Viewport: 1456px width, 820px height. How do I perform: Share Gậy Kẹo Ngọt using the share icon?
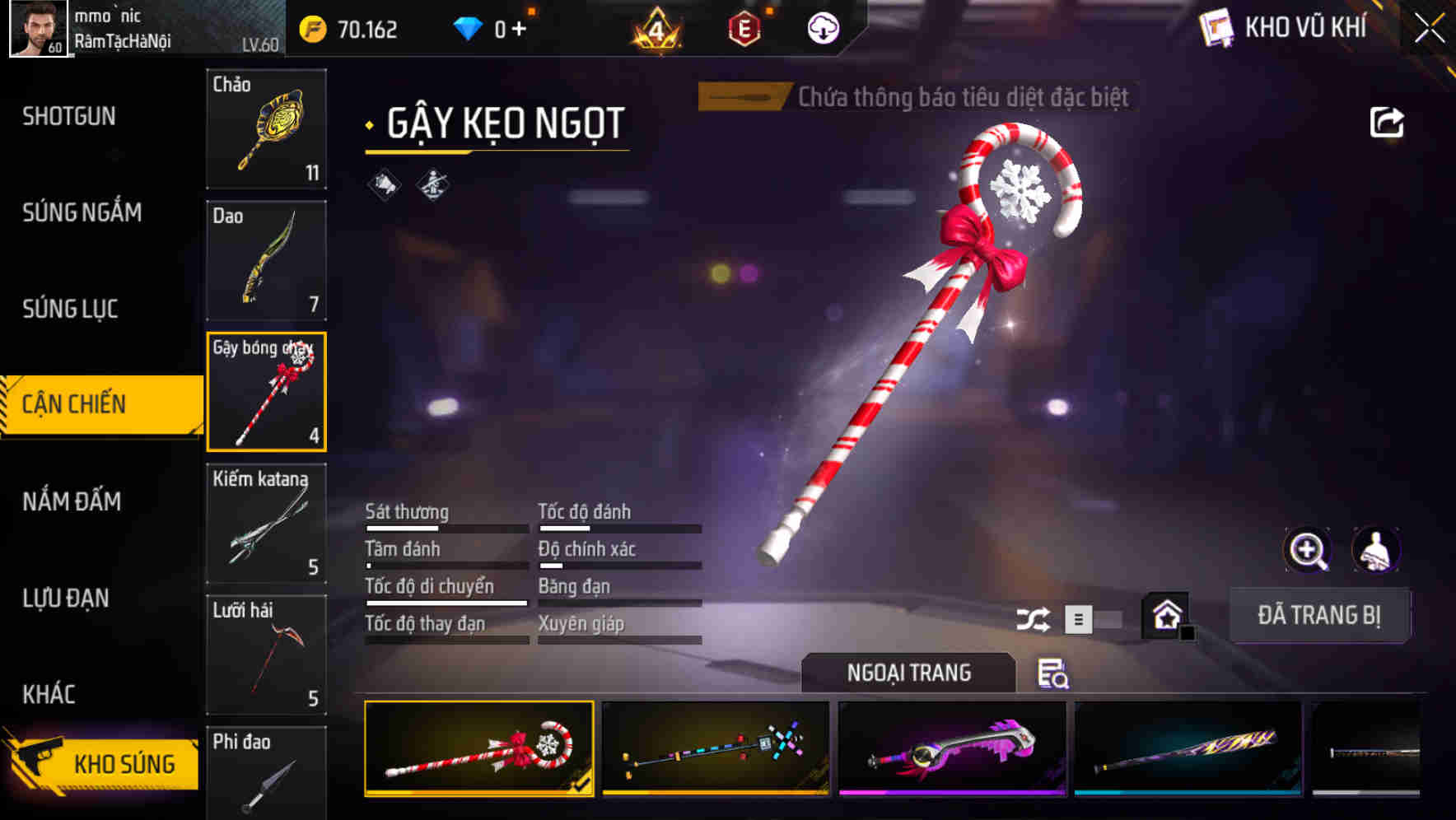(1387, 121)
